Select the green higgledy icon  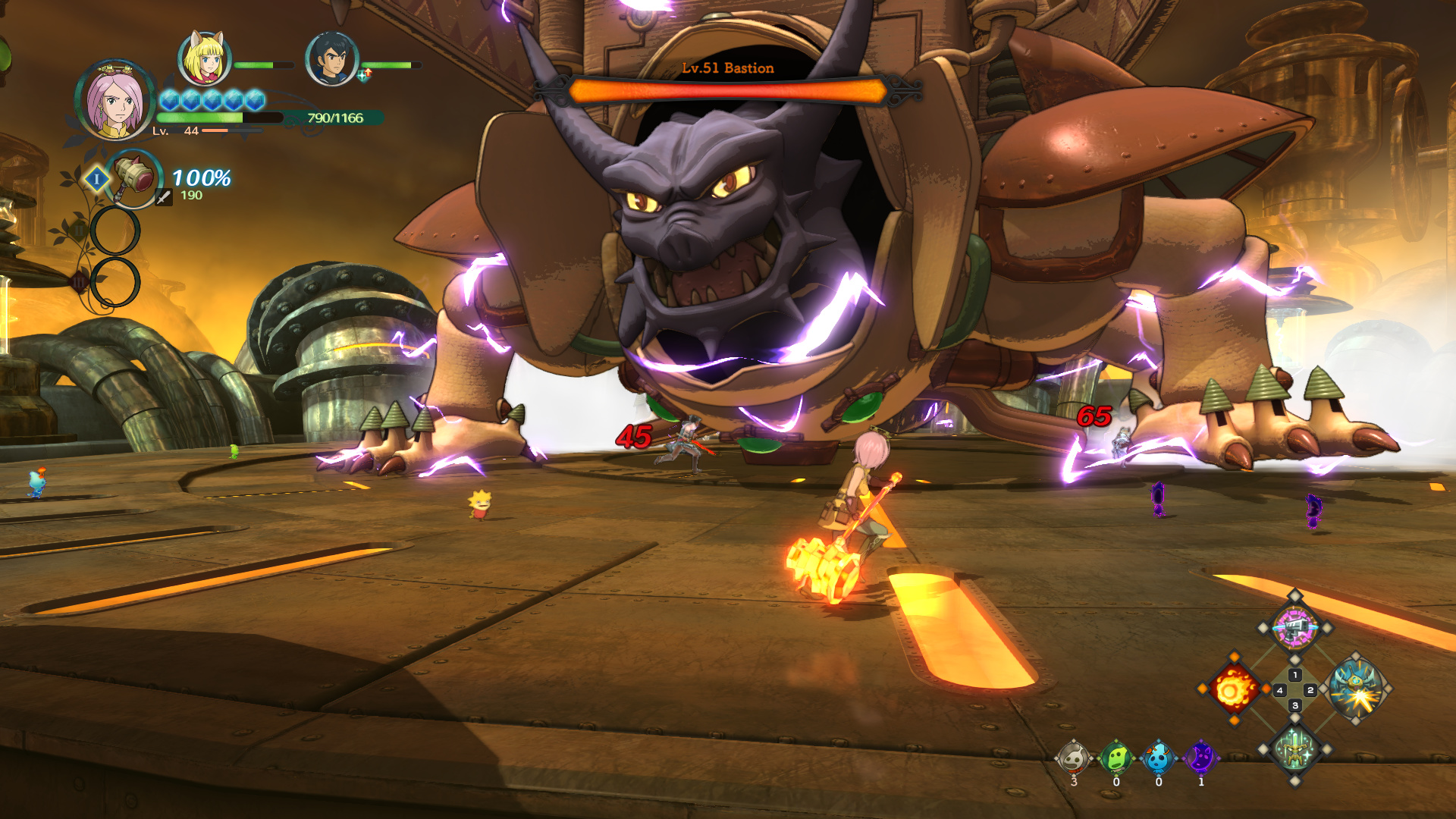click(x=1116, y=758)
